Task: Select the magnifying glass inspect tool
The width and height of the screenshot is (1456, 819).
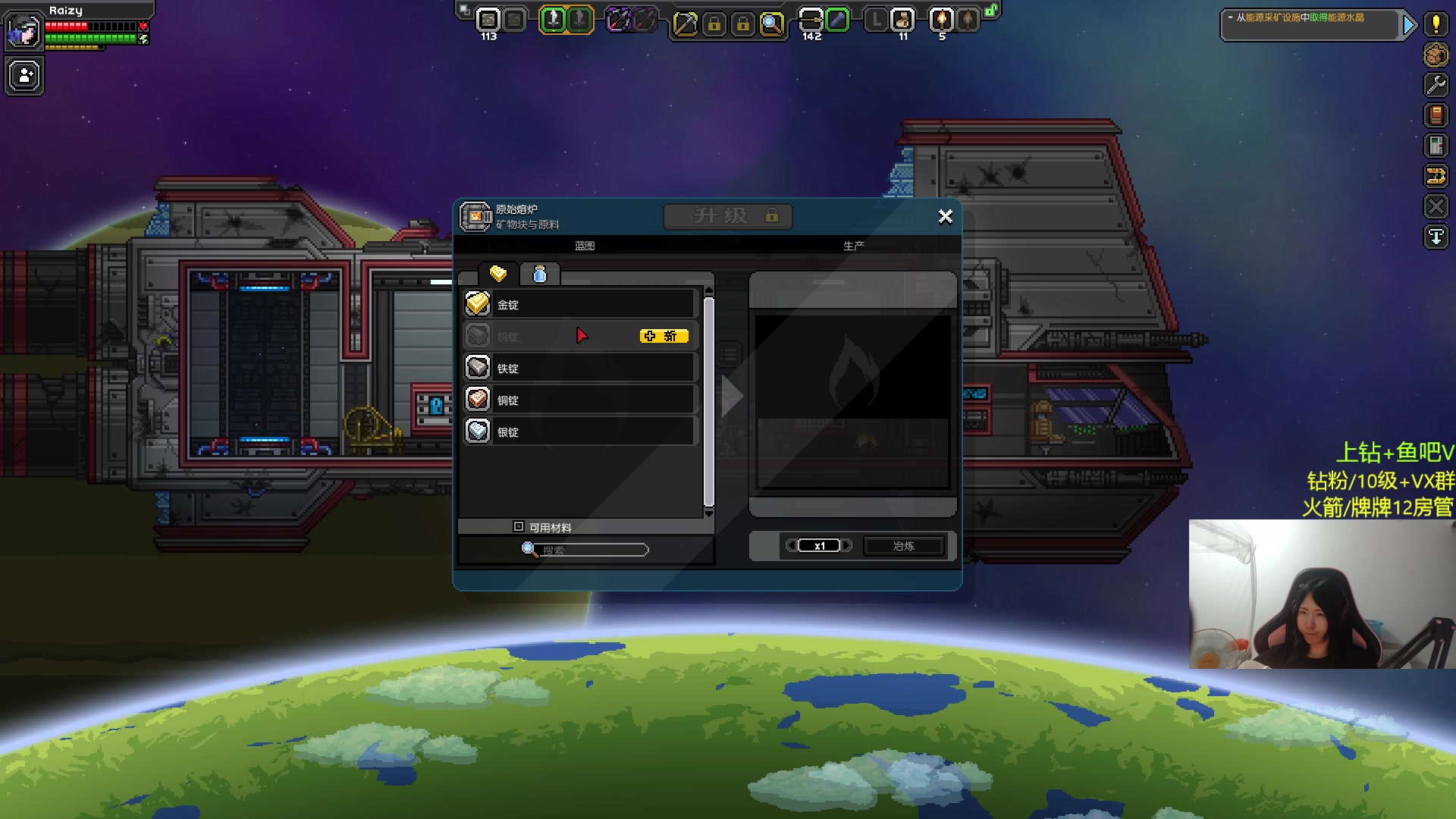Action: coord(771,24)
